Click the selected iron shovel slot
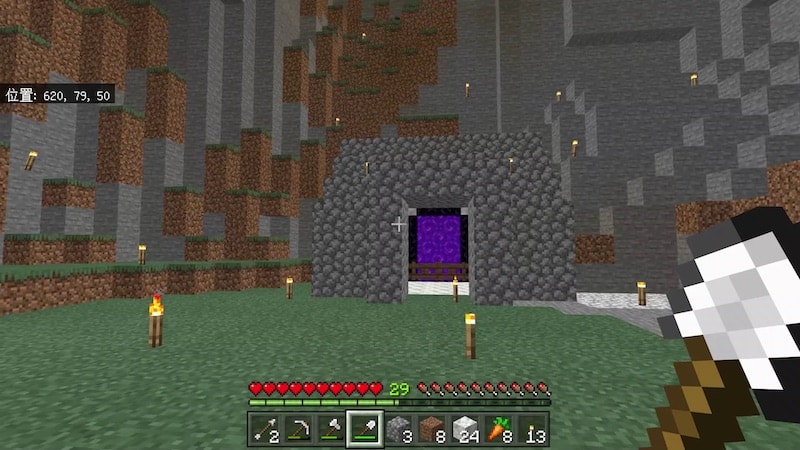 tap(365, 429)
